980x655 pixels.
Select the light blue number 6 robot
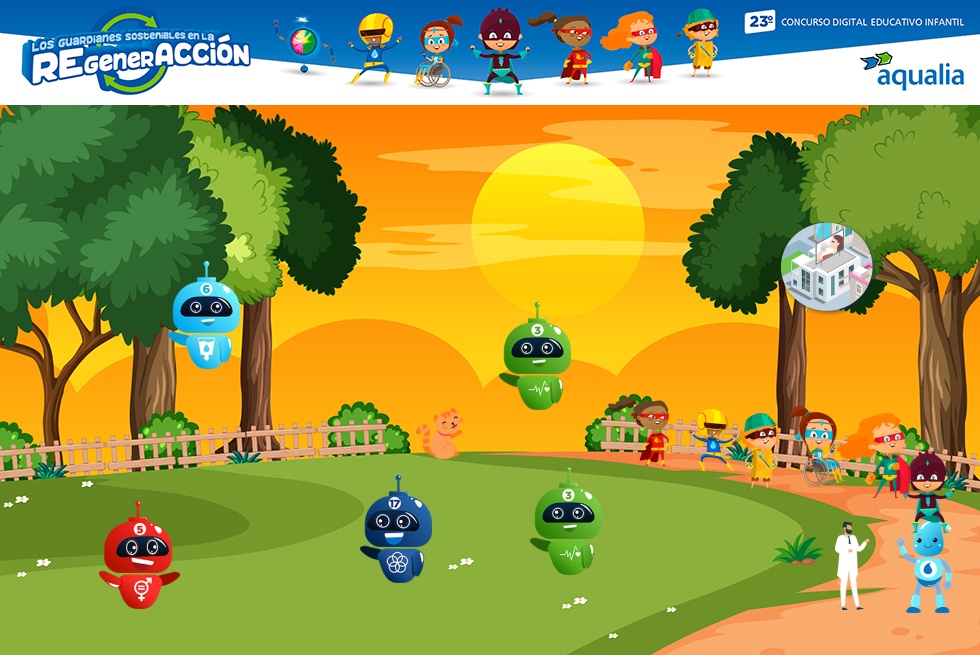click(x=205, y=320)
